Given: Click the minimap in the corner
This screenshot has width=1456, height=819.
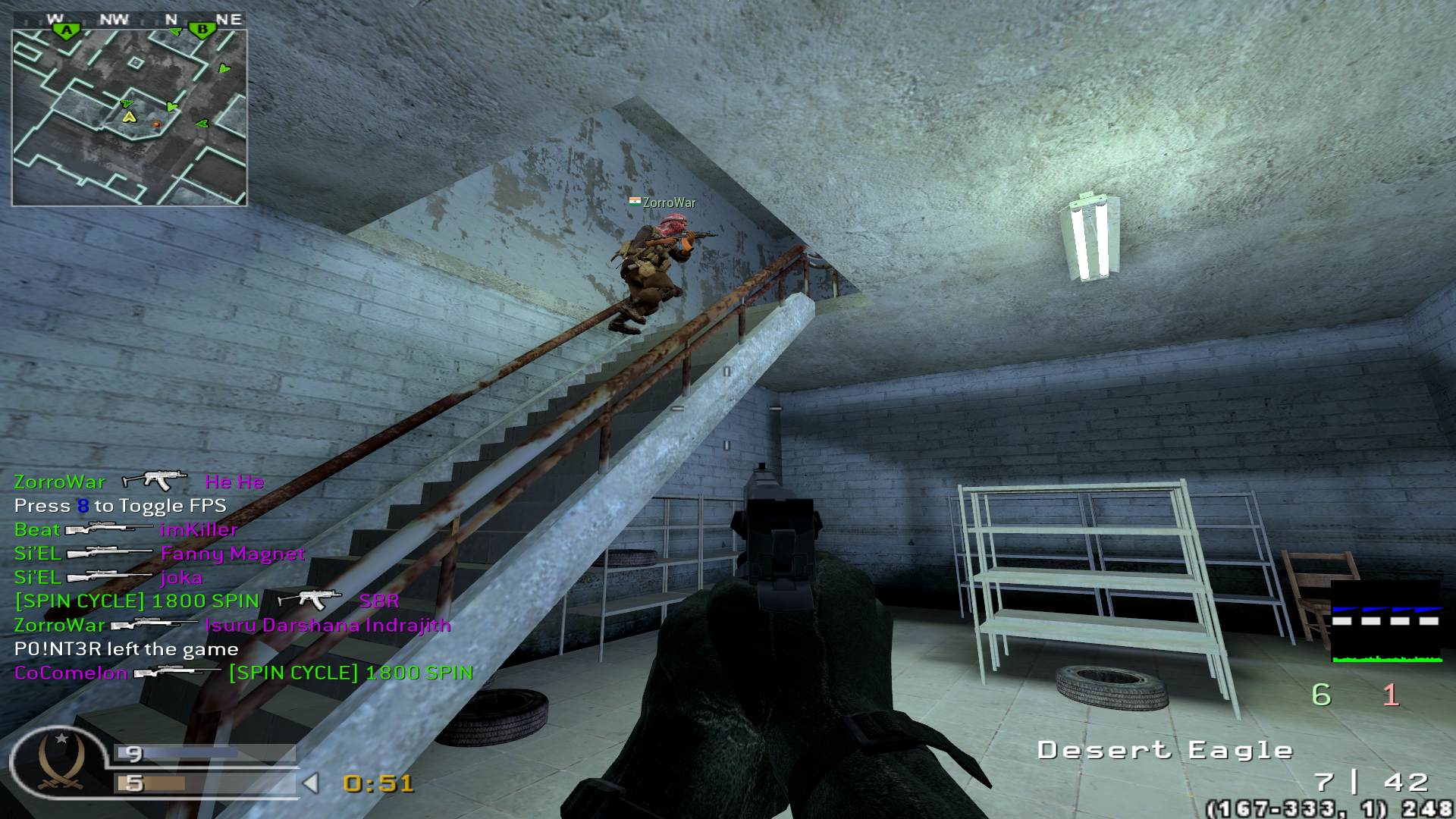Looking at the screenshot, I should point(129,118).
